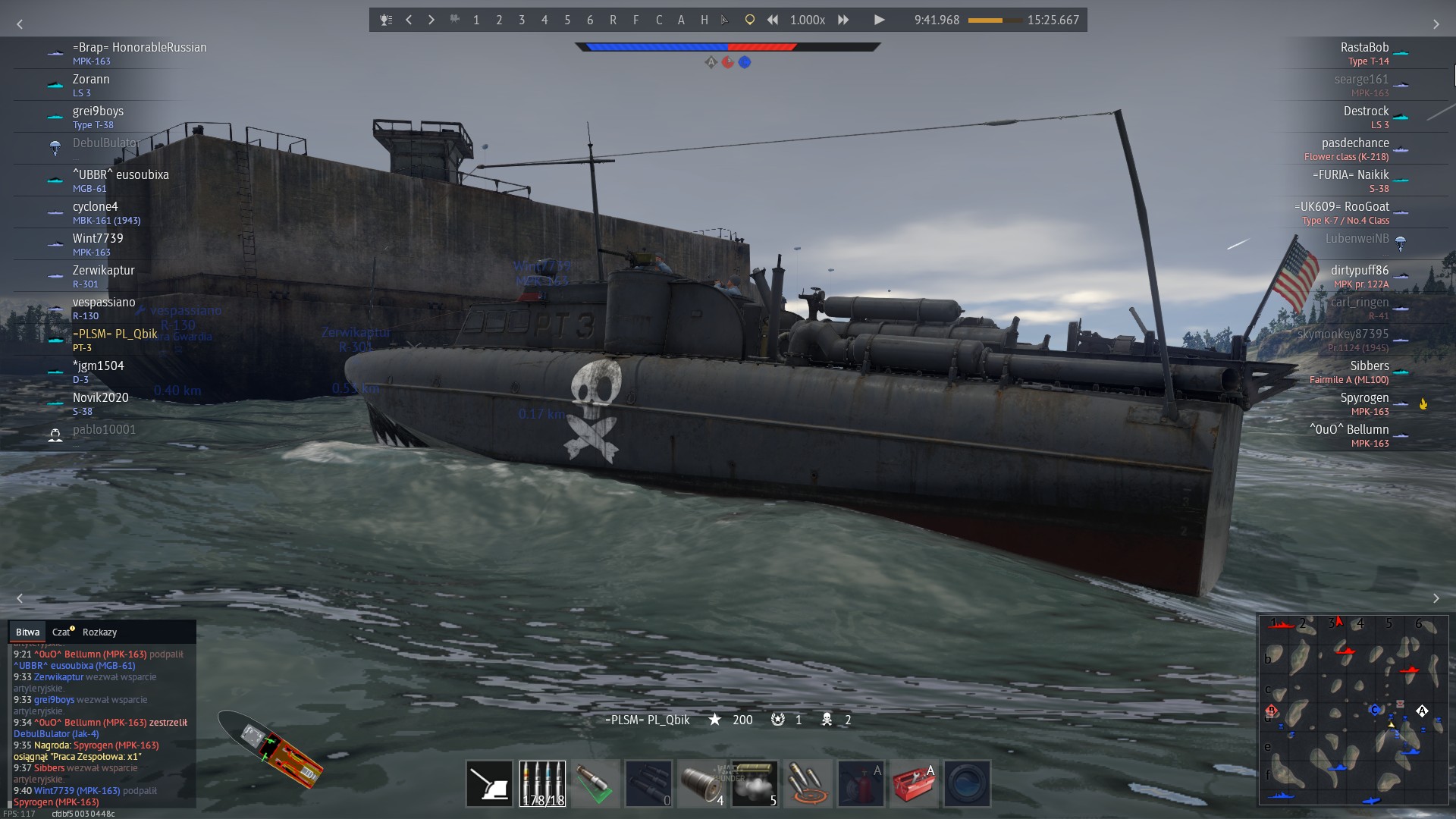Activate the red toolbox repair icon
1456x819 pixels.
[x=913, y=783]
